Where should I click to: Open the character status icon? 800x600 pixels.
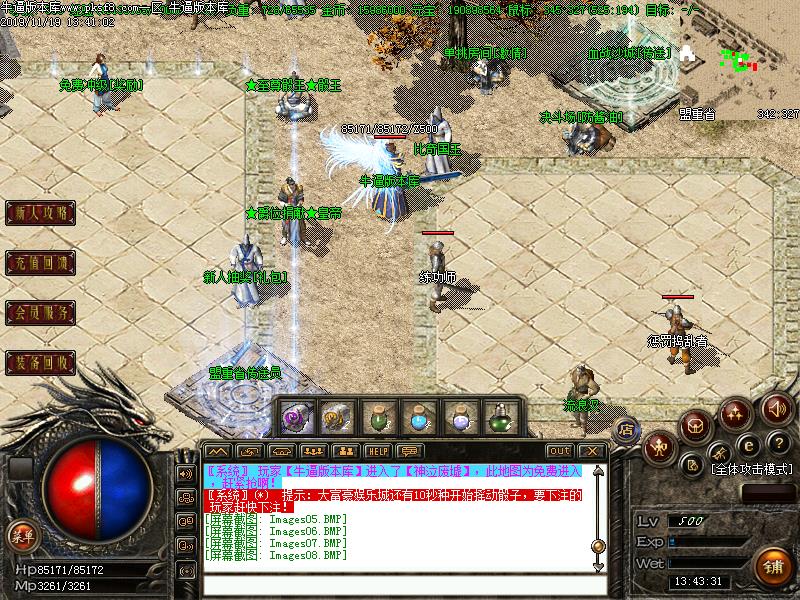click(660, 447)
